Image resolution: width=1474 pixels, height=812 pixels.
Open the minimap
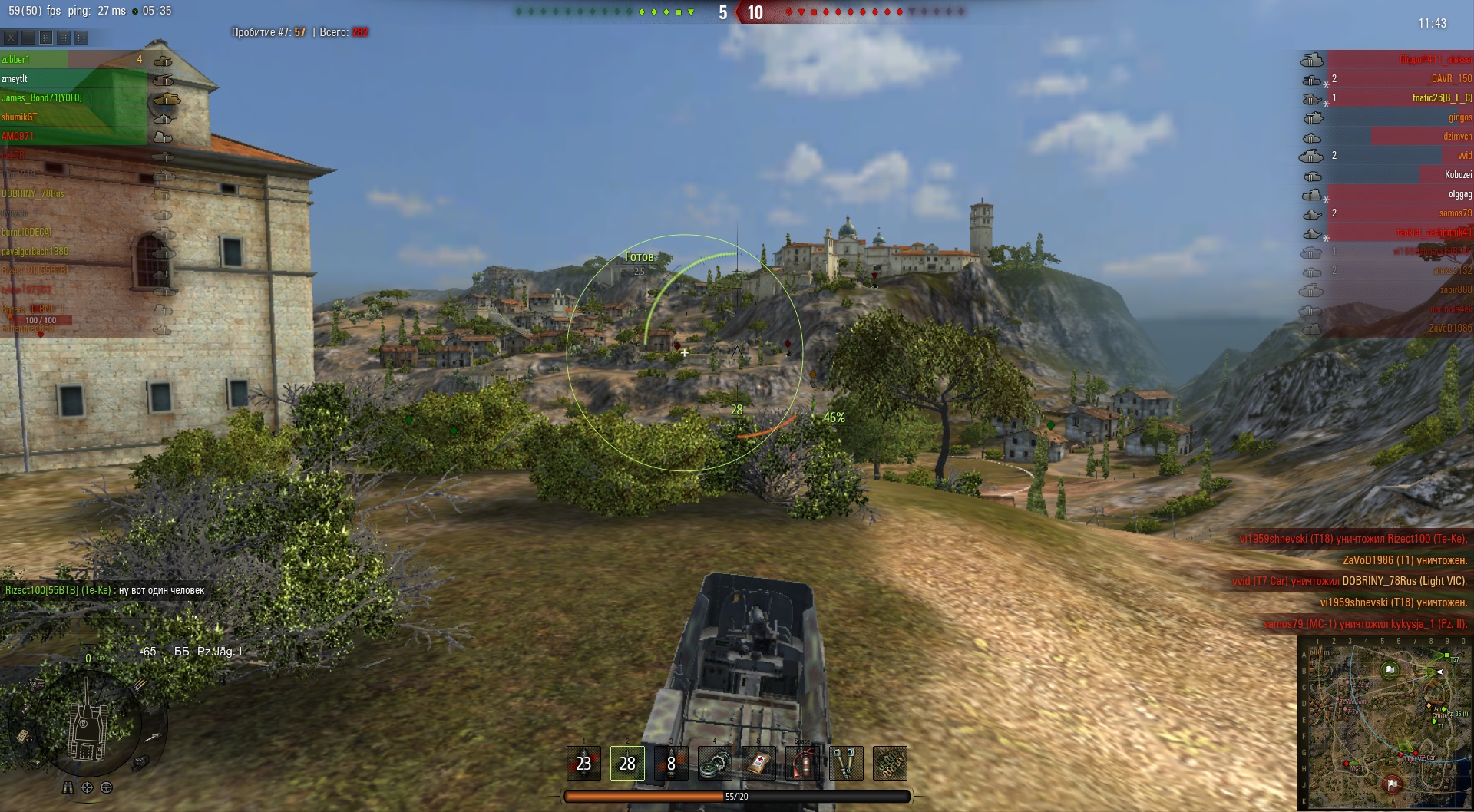point(1384,723)
